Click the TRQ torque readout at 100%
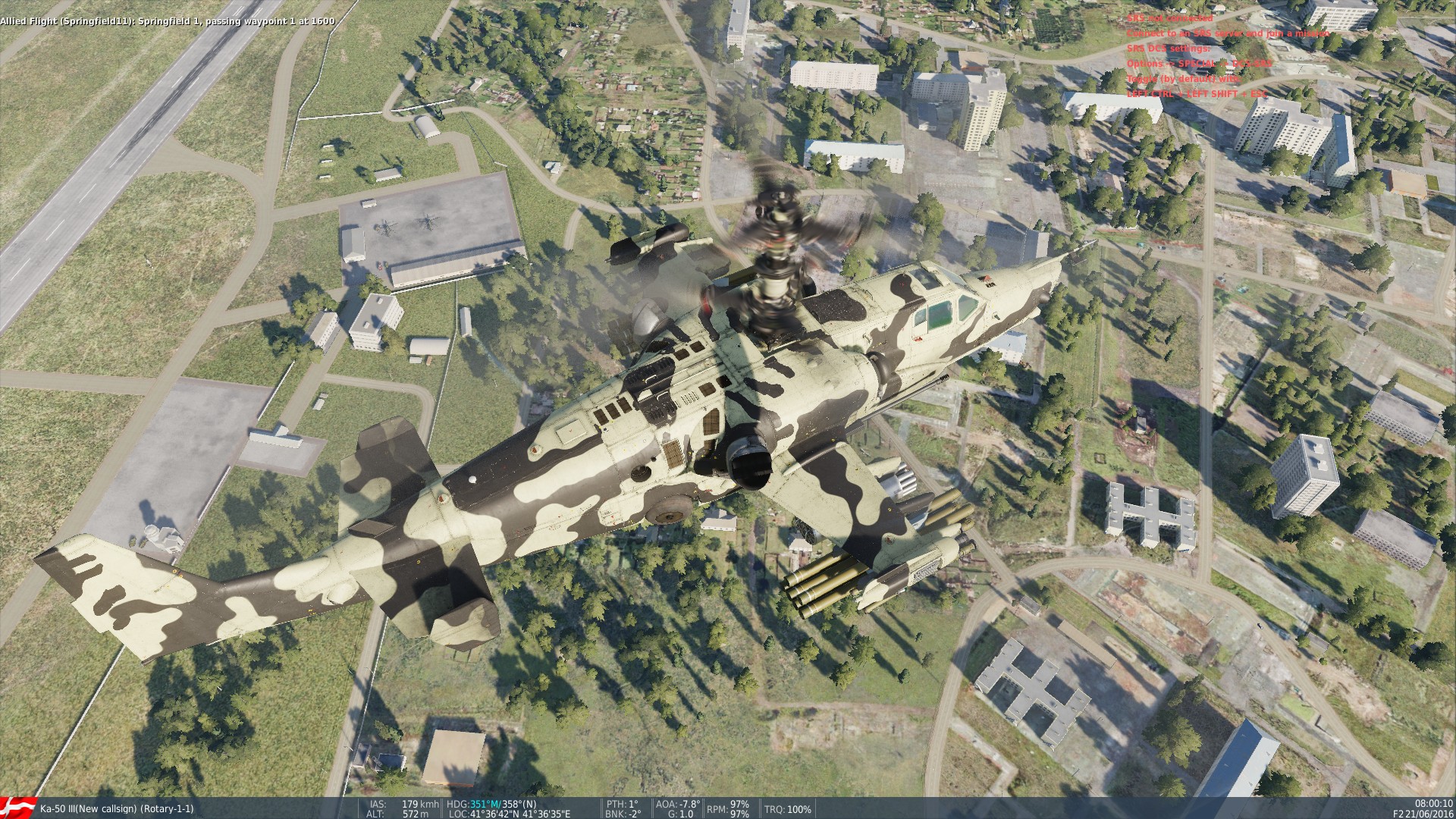Screen dimensions: 1456x819 [789, 808]
